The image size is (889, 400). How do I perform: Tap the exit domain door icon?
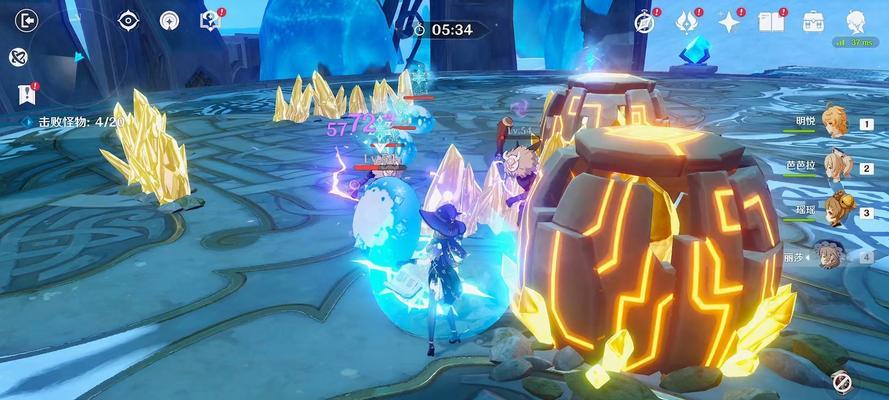pyautogui.click(x=27, y=20)
